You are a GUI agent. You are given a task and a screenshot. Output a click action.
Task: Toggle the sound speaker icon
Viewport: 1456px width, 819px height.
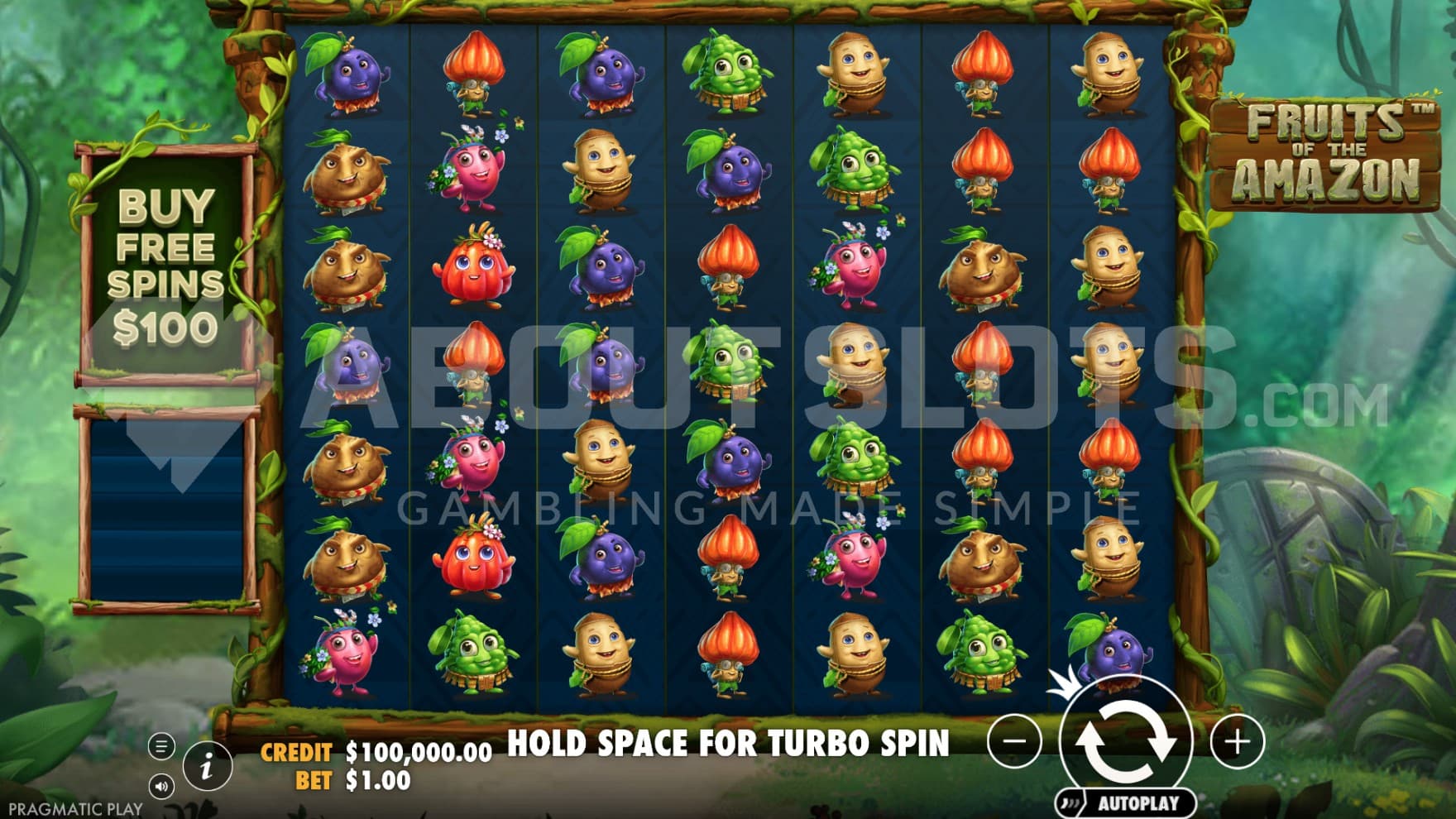pos(161,786)
